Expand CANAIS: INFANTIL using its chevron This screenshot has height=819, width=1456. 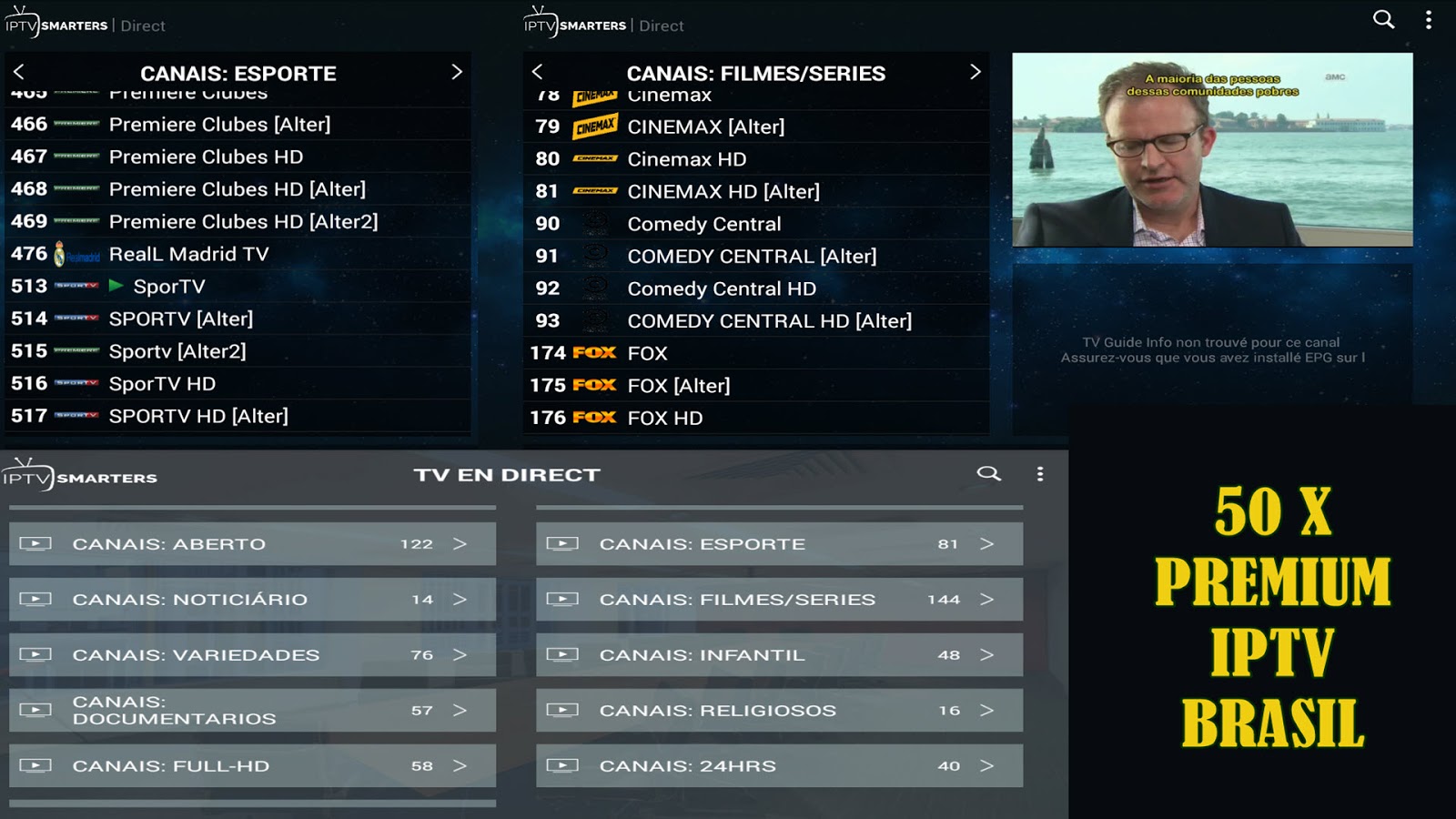click(x=987, y=654)
